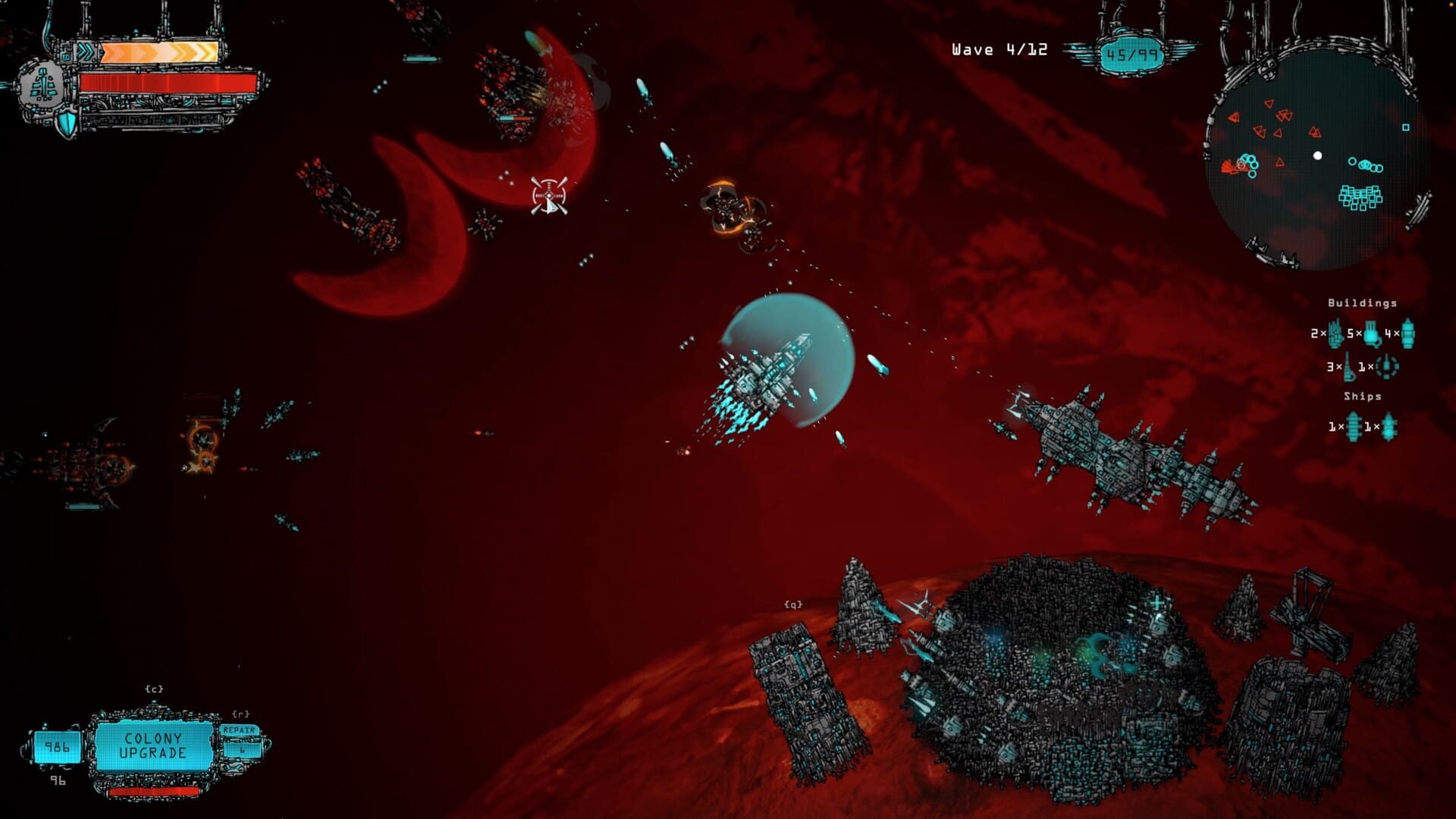This screenshot has width=1456, height=819.
Task: Choose the 4x building icon
Action: (1407, 333)
